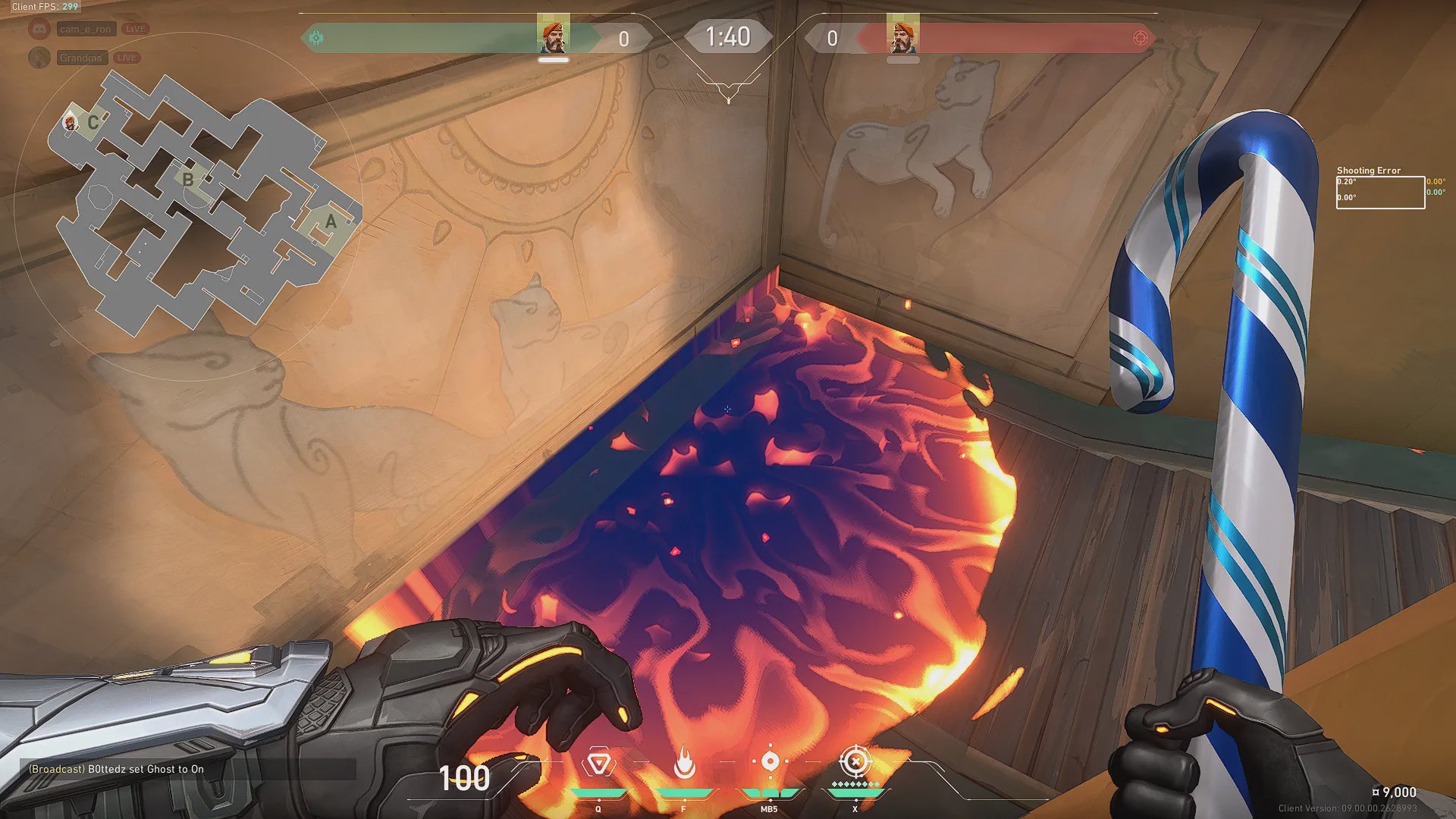Activate the Q ability triangle icon
1456x819 pixels.
598,762
